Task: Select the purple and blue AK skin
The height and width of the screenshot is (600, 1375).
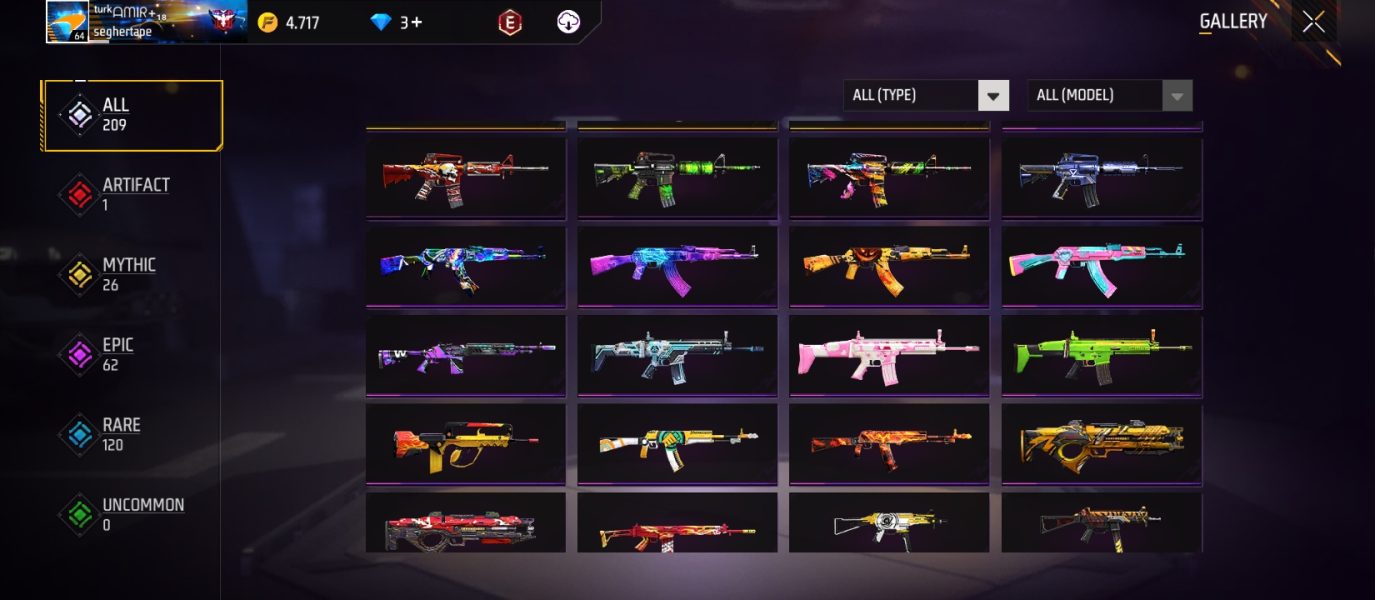Action: [x=677, y=266]
